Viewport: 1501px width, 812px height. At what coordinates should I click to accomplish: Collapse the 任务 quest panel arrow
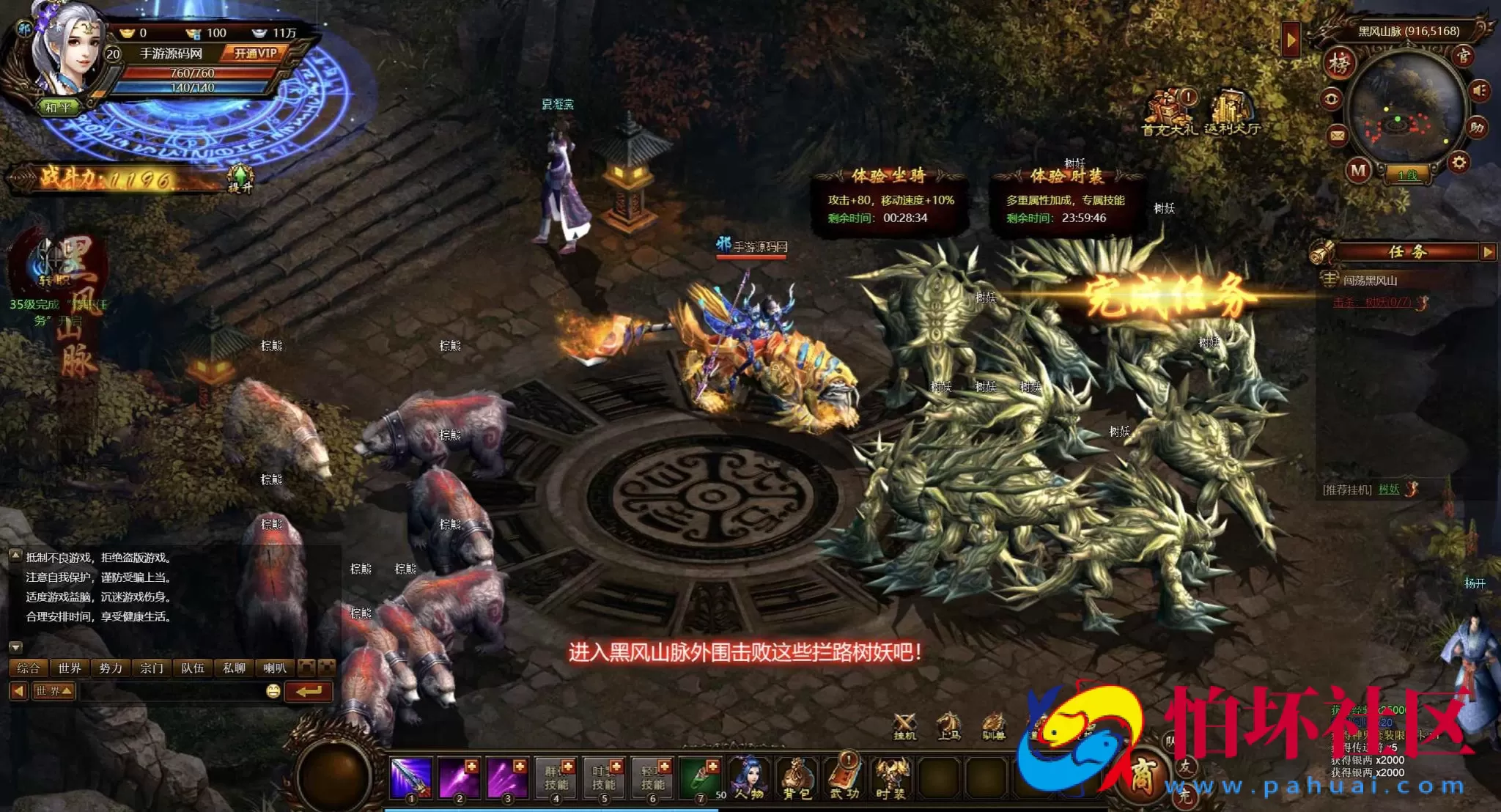(x=1487, y=253)
